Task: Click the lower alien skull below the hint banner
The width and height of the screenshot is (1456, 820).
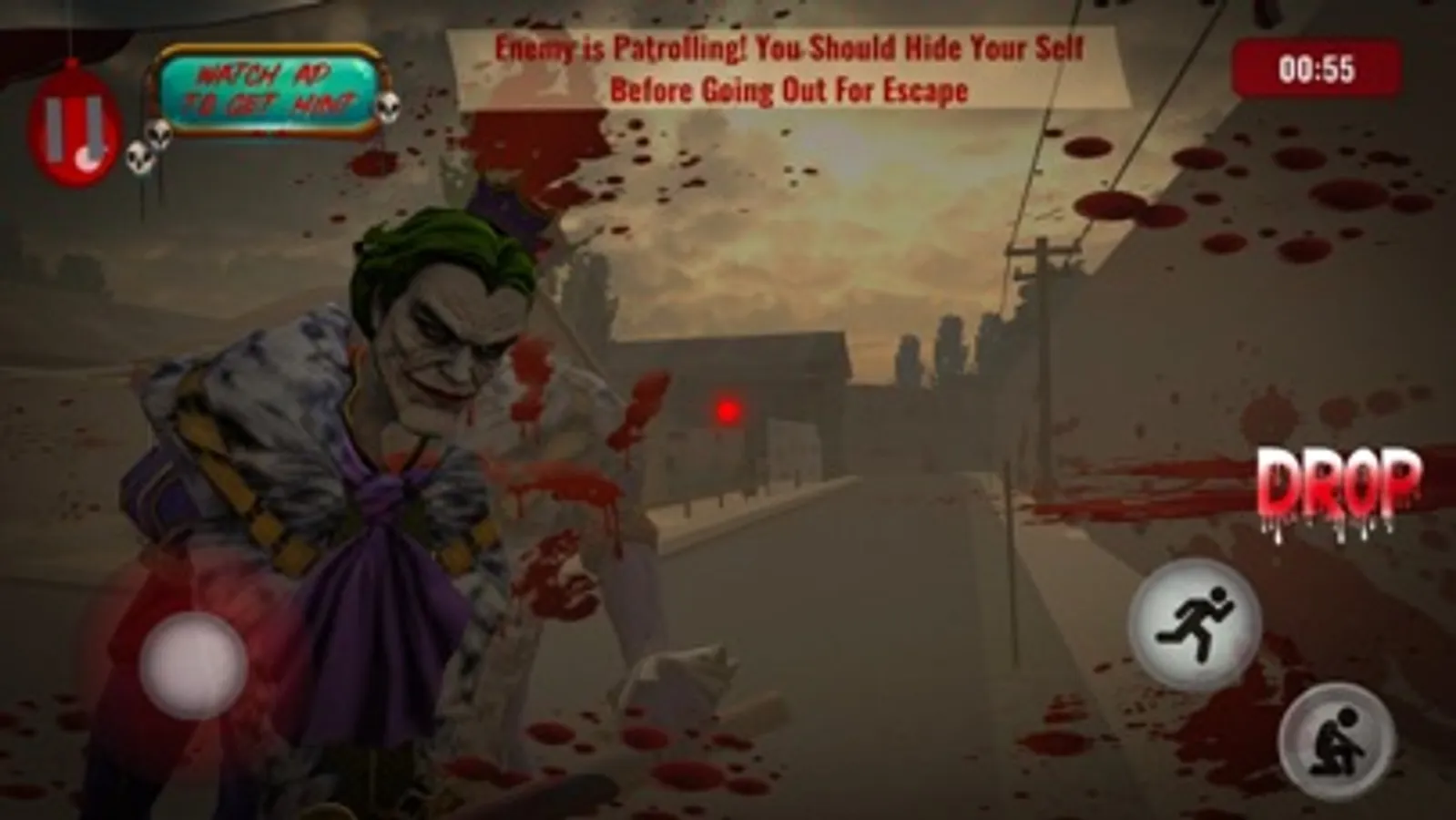Action: point(138,155)
